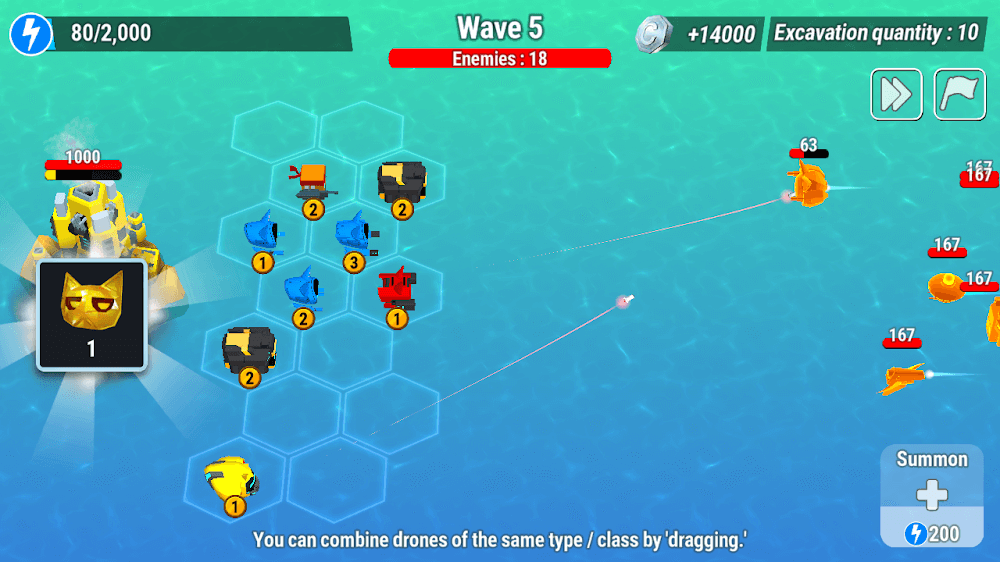
Task: Pick the yellow level 1 drone
Action: (231, 480)
